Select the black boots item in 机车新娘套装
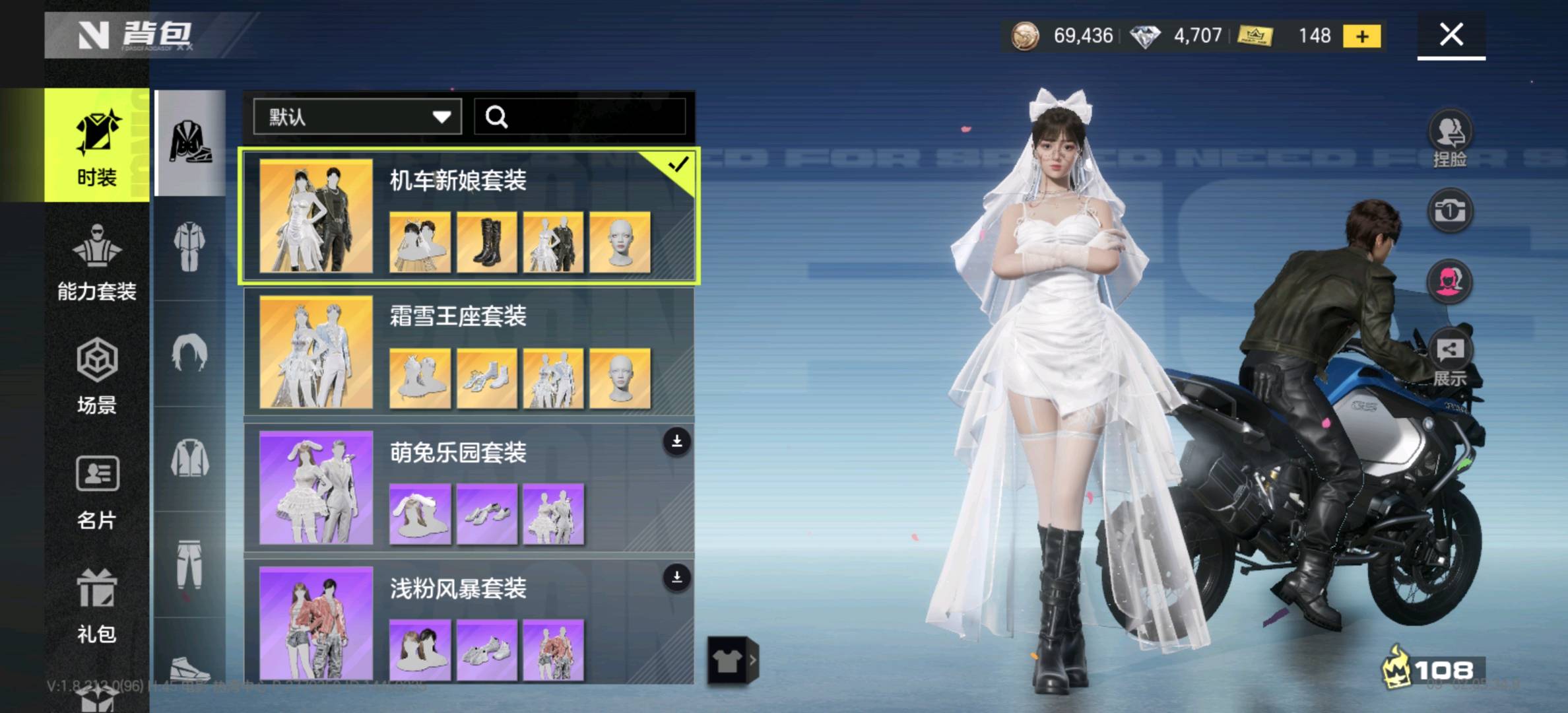 point(486,242)
